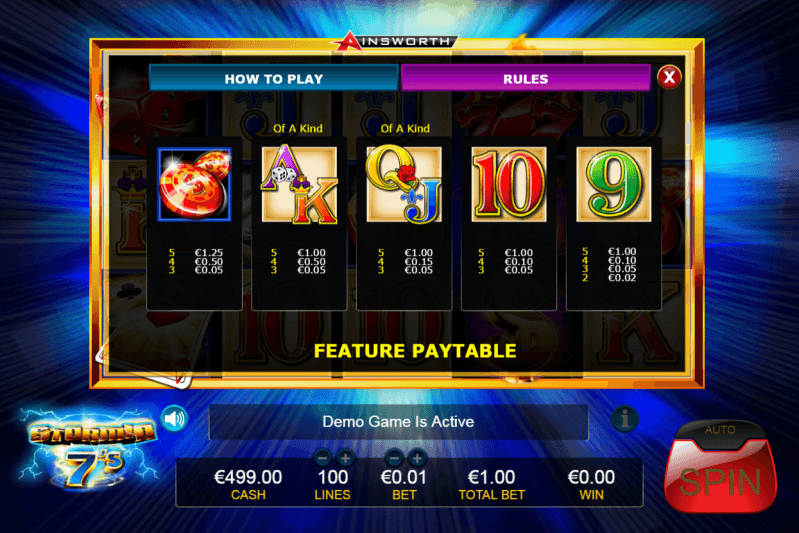
Task: Raise the bet amount
Action: click(418, 458)
